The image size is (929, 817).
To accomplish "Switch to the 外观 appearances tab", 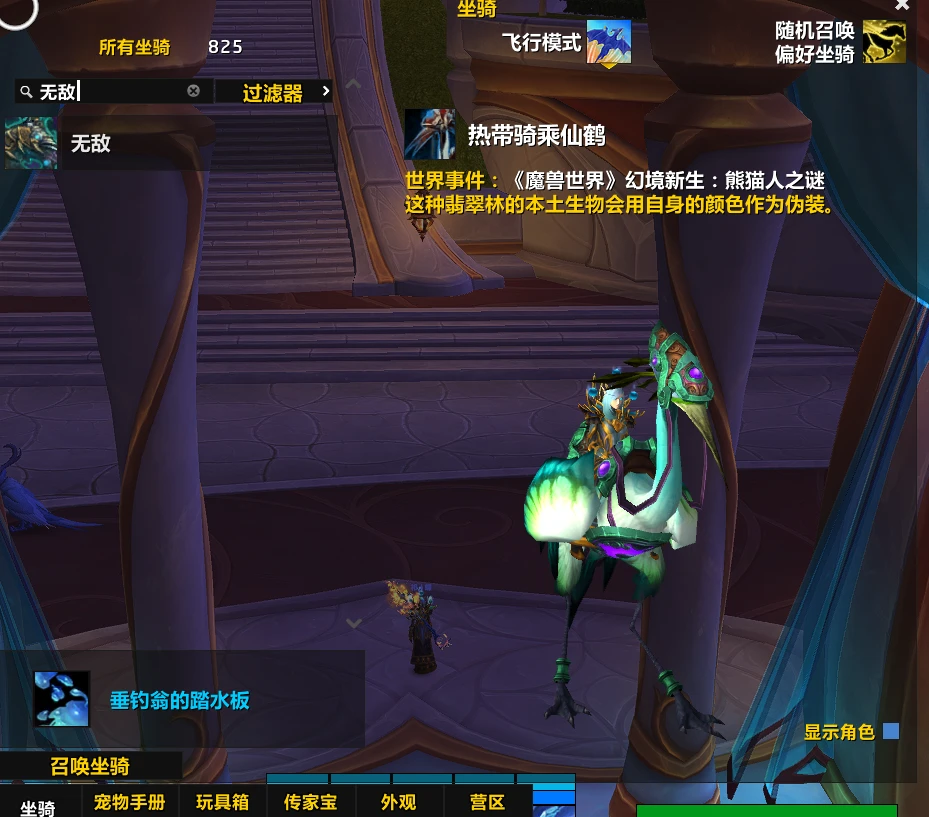I will click(x=398, y=802).
